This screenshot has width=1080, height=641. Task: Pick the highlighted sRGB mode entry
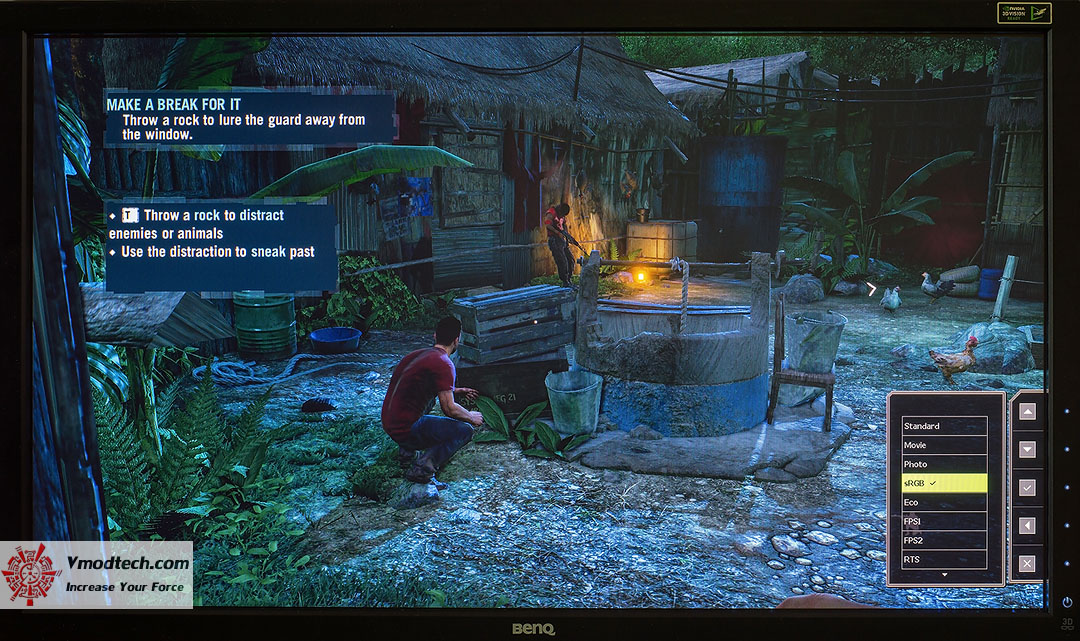coord(944,483)
